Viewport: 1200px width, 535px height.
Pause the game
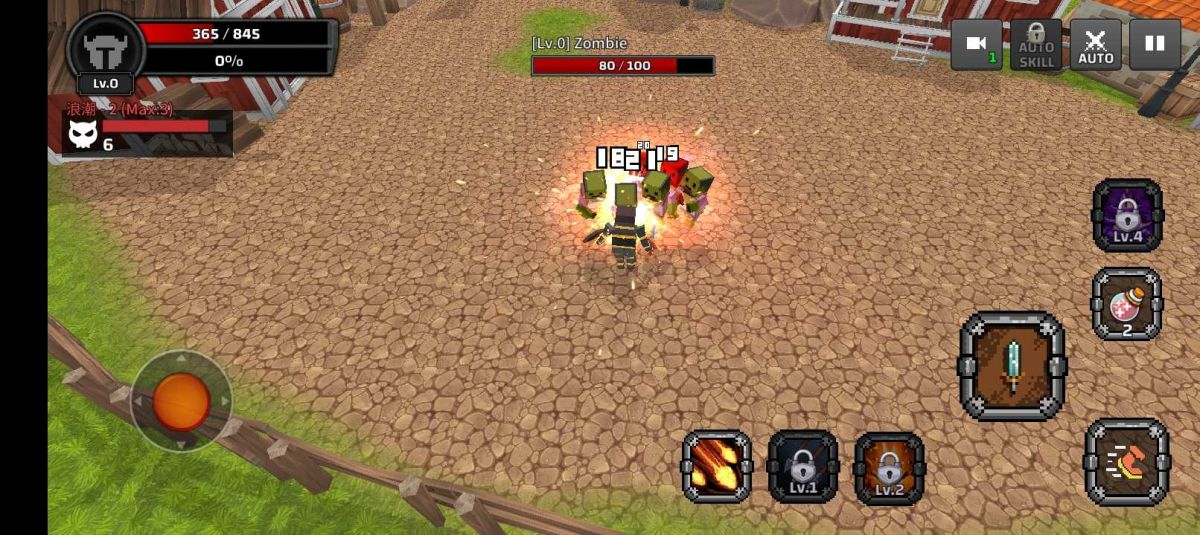pos(1155,45)
